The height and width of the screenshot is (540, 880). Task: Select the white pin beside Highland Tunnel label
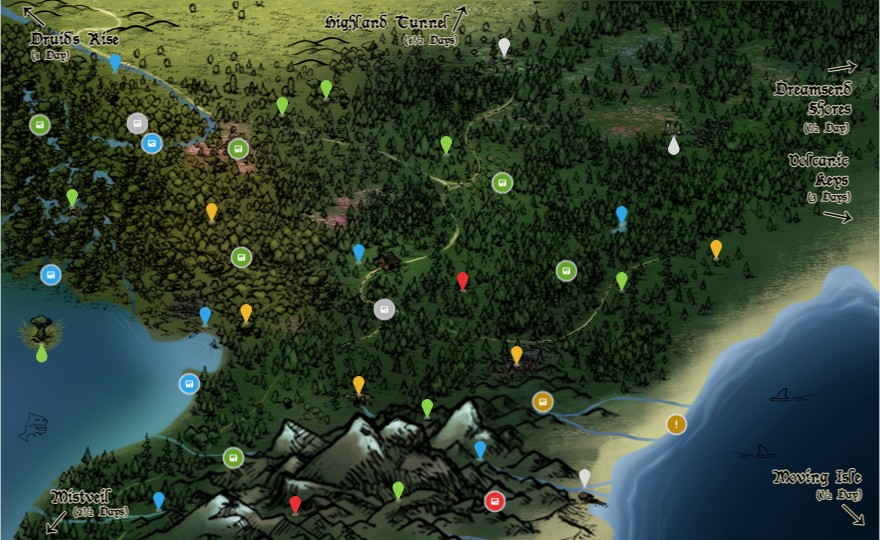tap(504, 47)
